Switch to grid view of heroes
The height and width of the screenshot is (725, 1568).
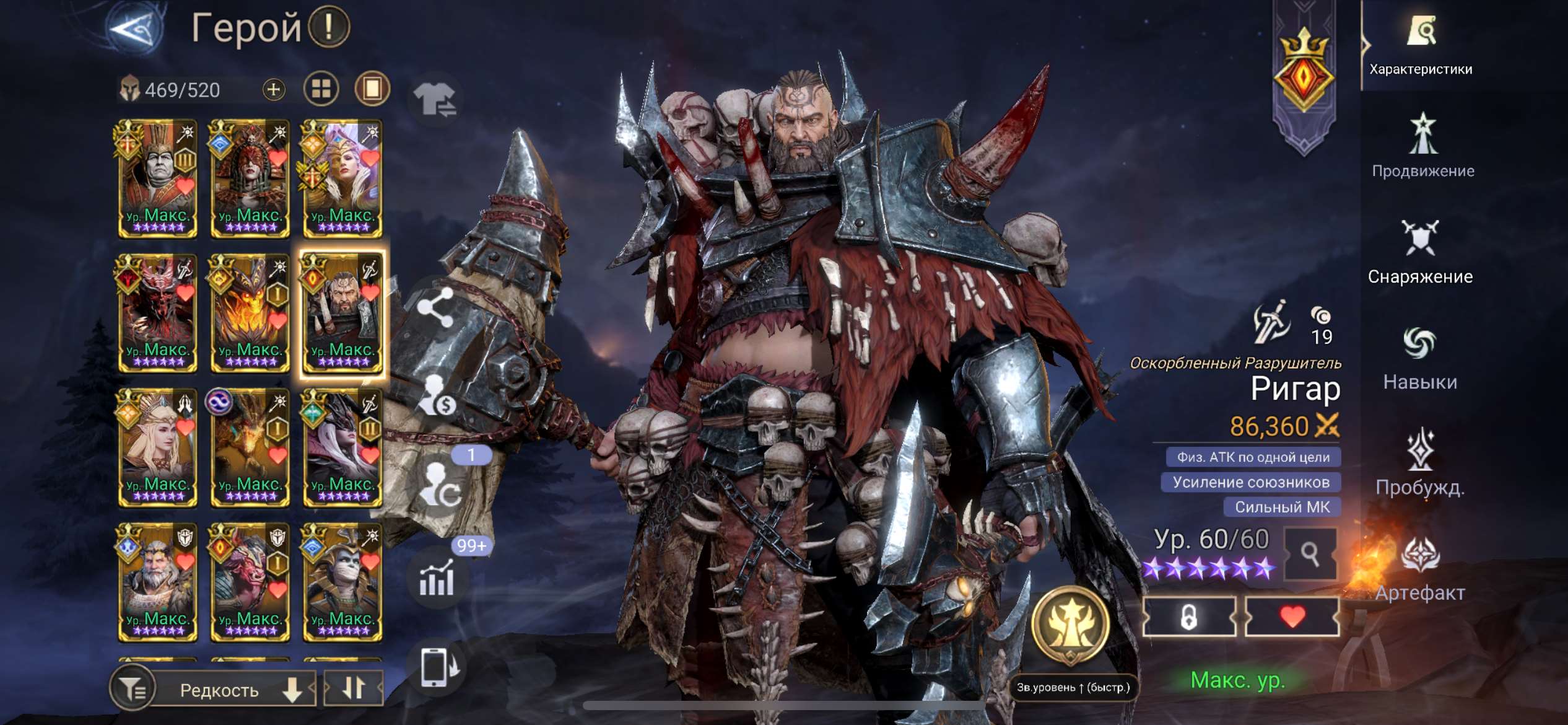pyautogui.click(x=321, y=89)
